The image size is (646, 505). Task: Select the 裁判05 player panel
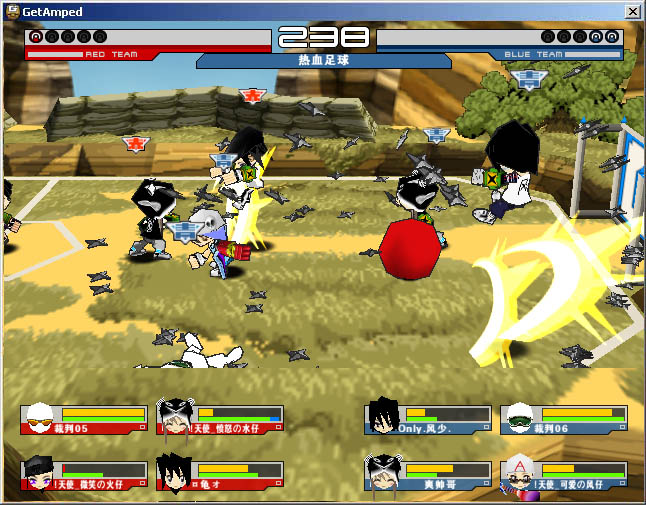[84, 419]
